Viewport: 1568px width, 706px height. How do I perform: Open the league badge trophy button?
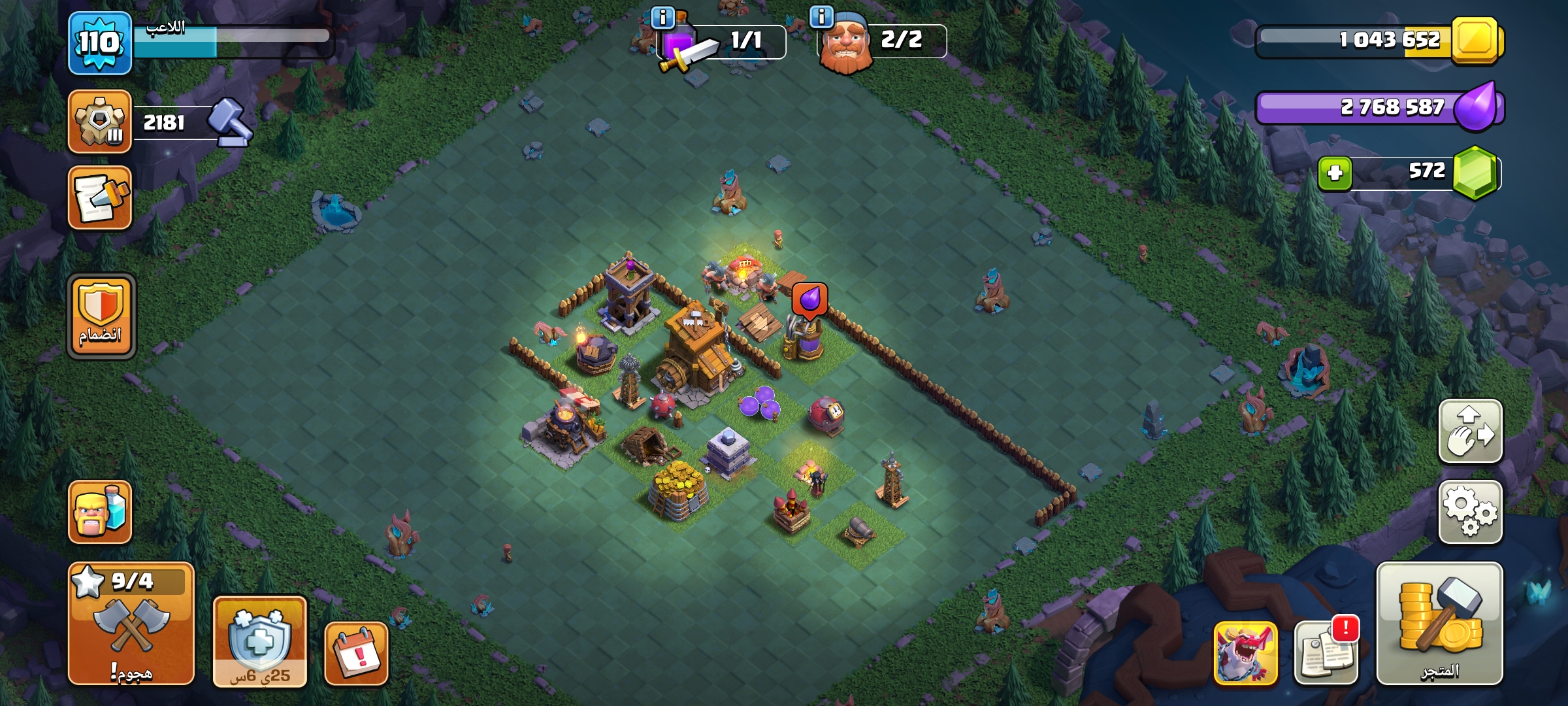click(100, 122)
